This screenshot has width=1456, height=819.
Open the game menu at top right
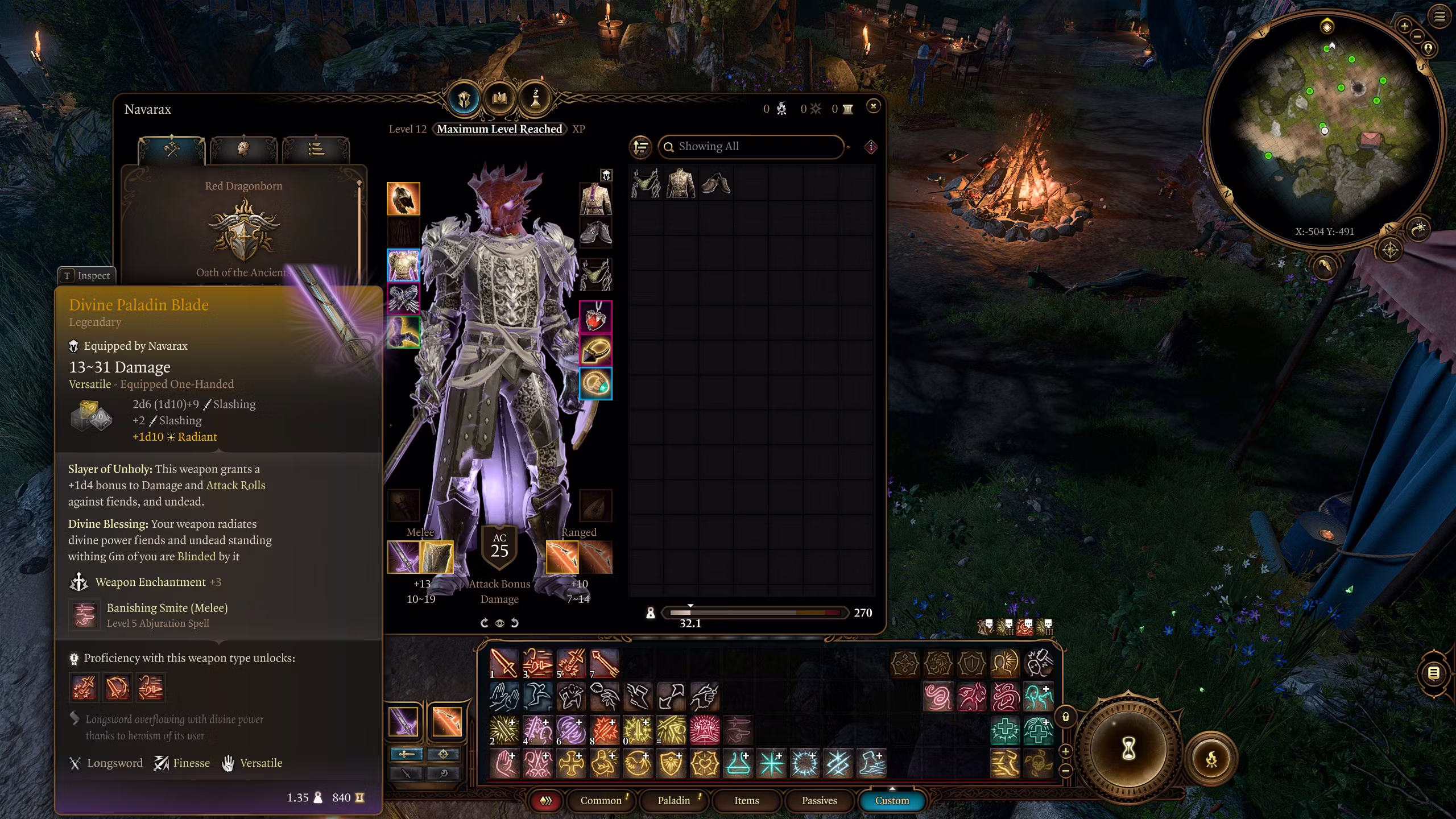click(1440, 17)
